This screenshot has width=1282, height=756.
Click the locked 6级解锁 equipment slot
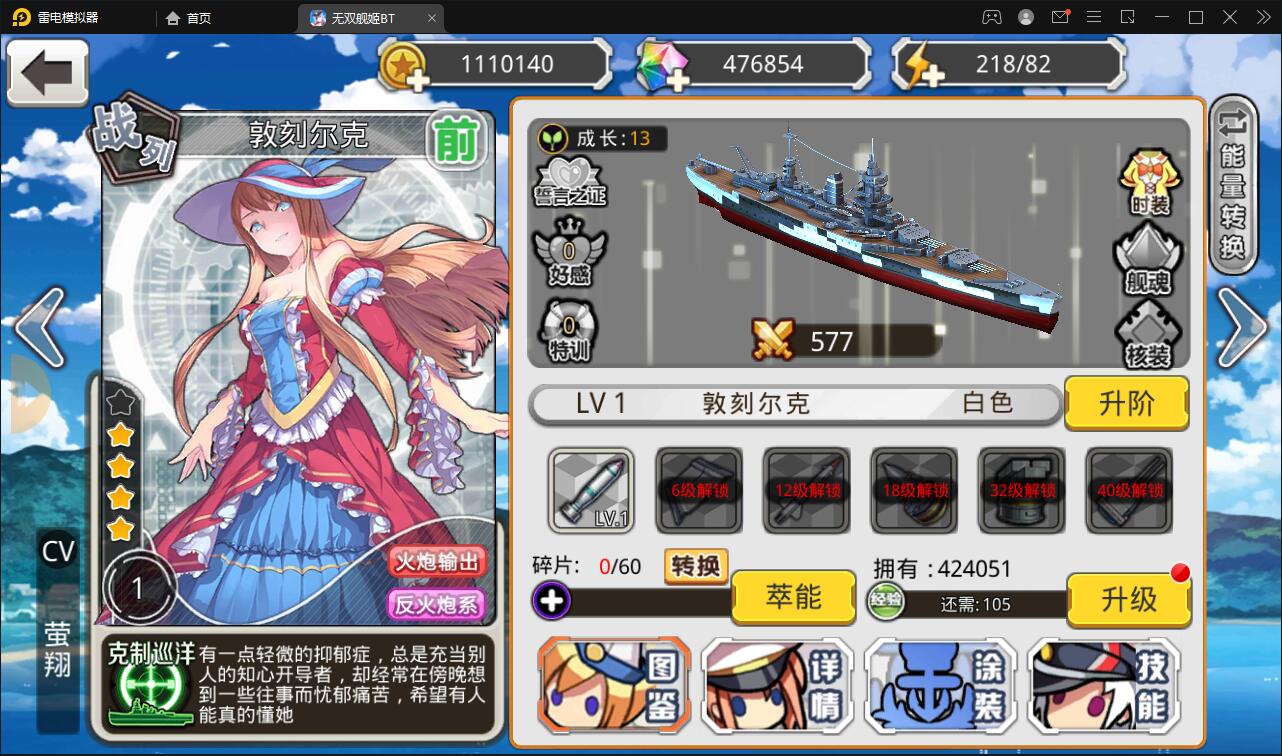[x=698, y=490]
